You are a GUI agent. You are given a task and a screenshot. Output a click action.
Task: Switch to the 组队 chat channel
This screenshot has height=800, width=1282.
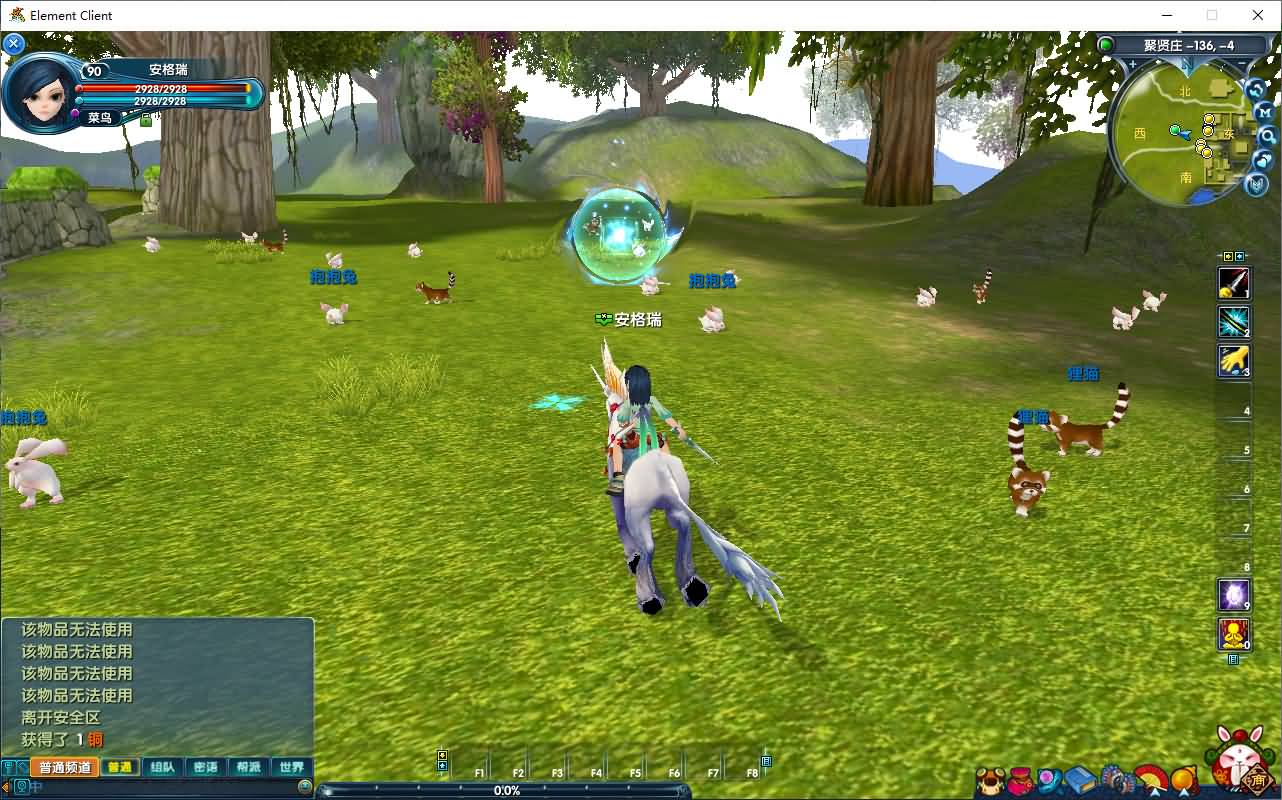pyautogui.click(x=162, y=767)
